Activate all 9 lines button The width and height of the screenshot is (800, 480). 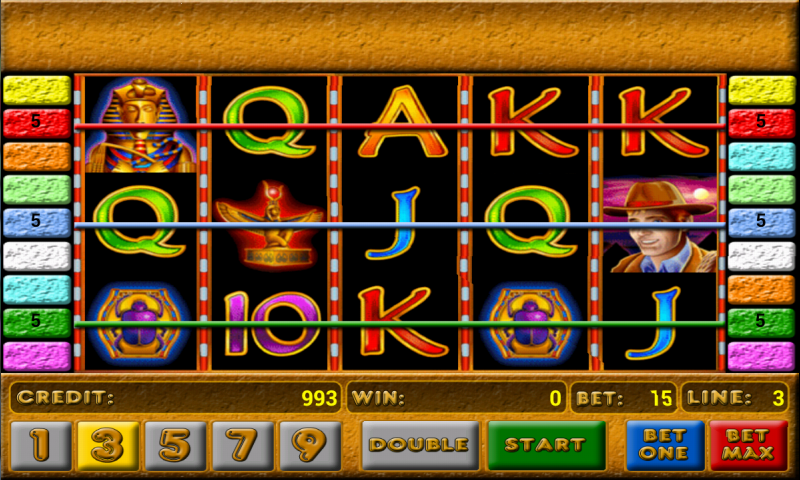point(310,445)
